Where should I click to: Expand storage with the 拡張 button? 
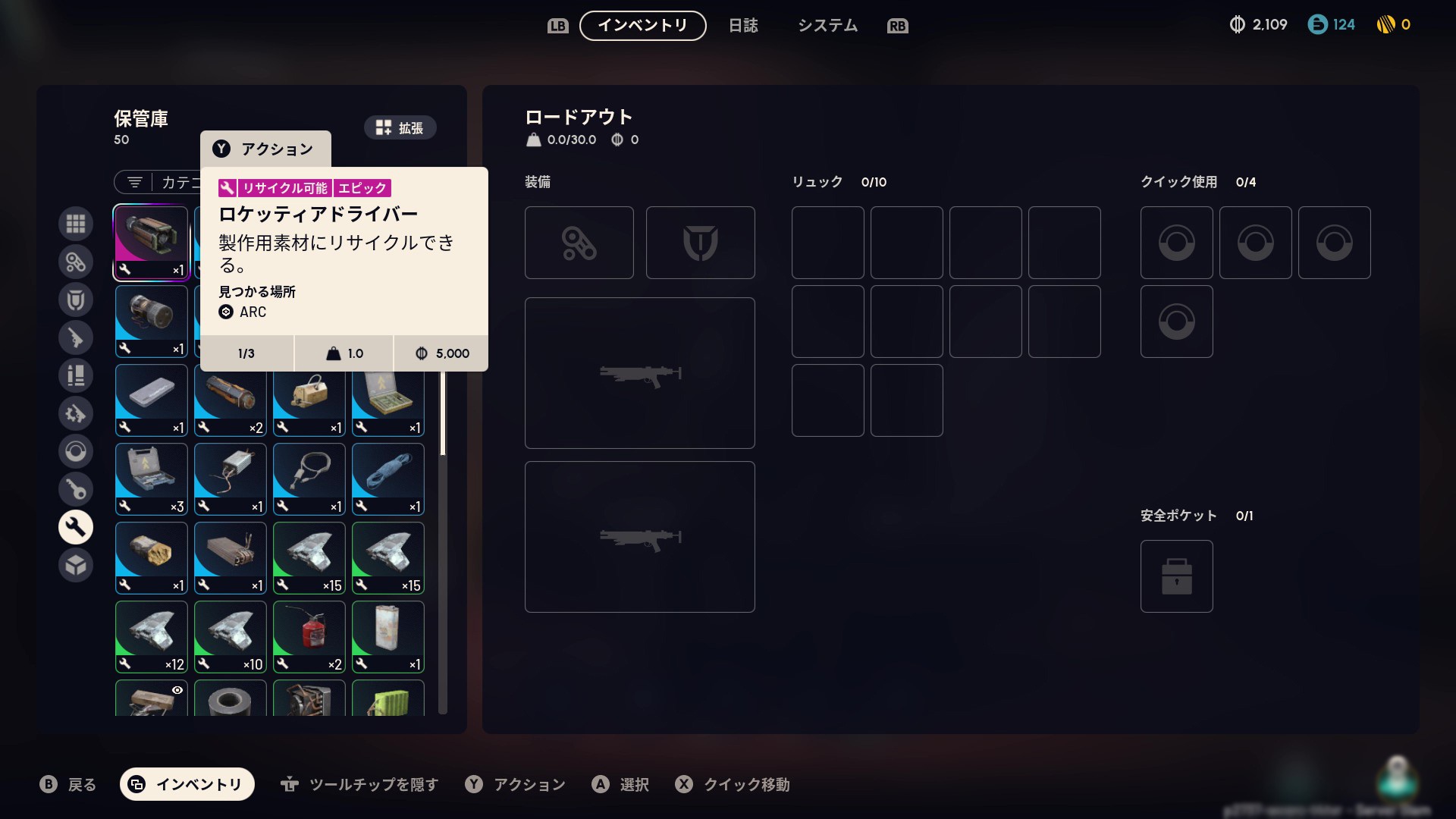pyautogui.click(x=400, y=127)
